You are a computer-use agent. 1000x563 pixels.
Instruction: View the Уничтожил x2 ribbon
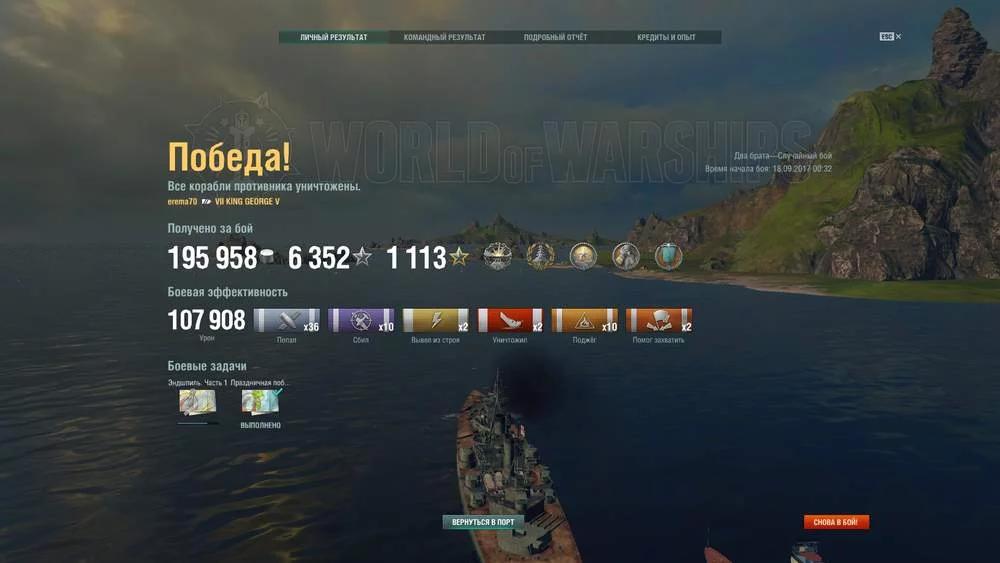[510, 321]
